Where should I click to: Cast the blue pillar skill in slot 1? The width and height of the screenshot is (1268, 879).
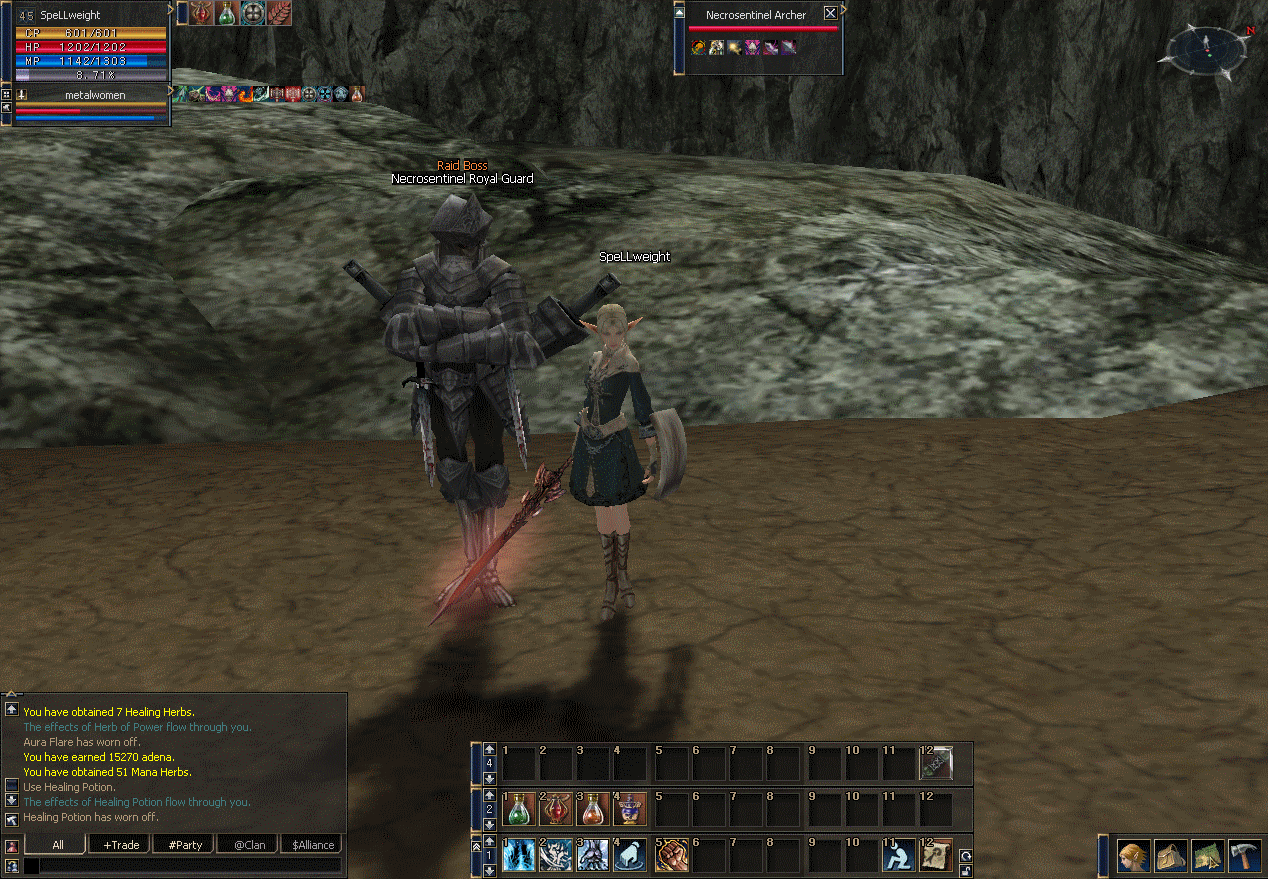(518, 855)
